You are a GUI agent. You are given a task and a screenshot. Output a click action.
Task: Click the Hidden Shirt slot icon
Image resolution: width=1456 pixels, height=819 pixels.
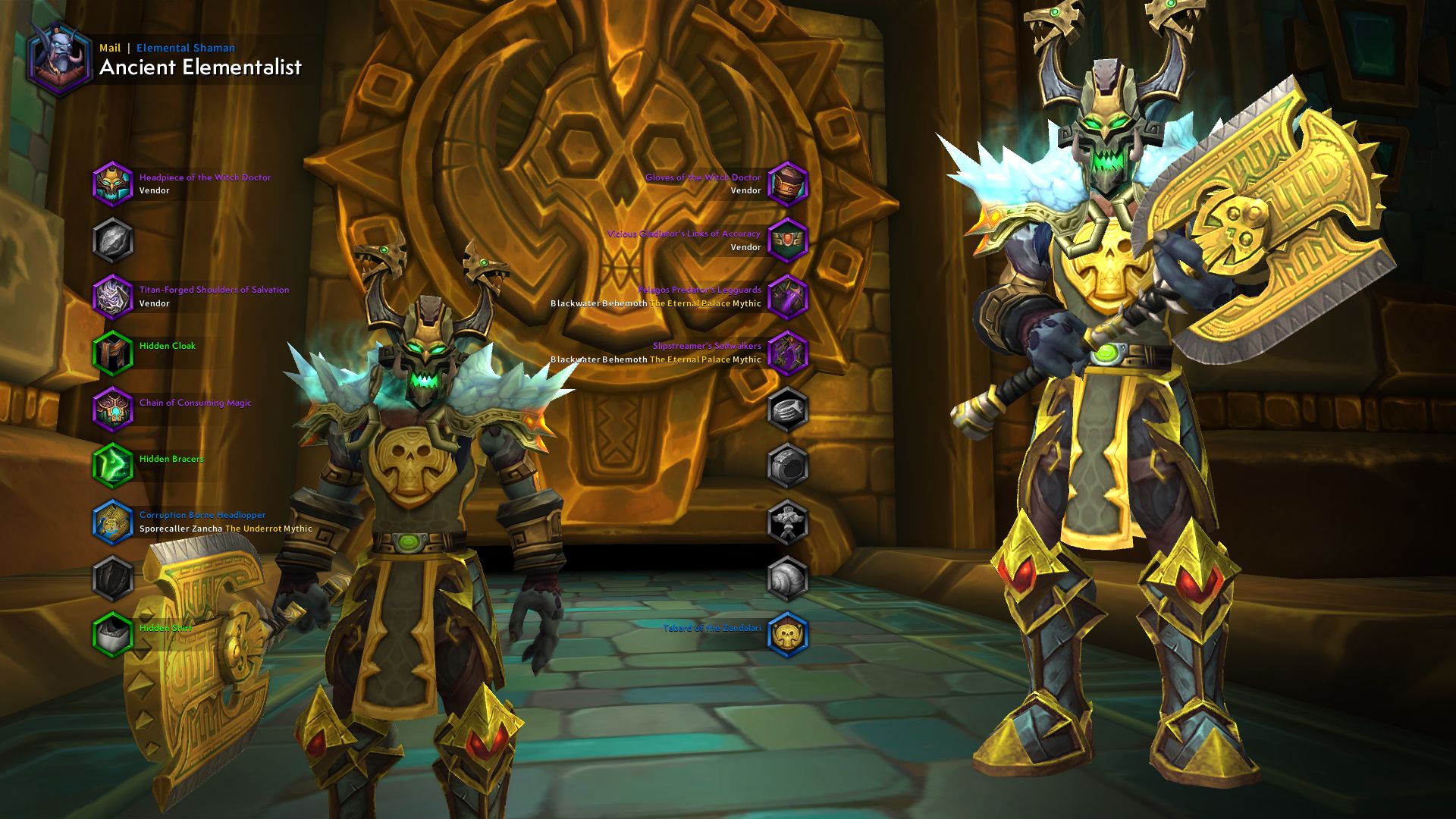point(114,633)
